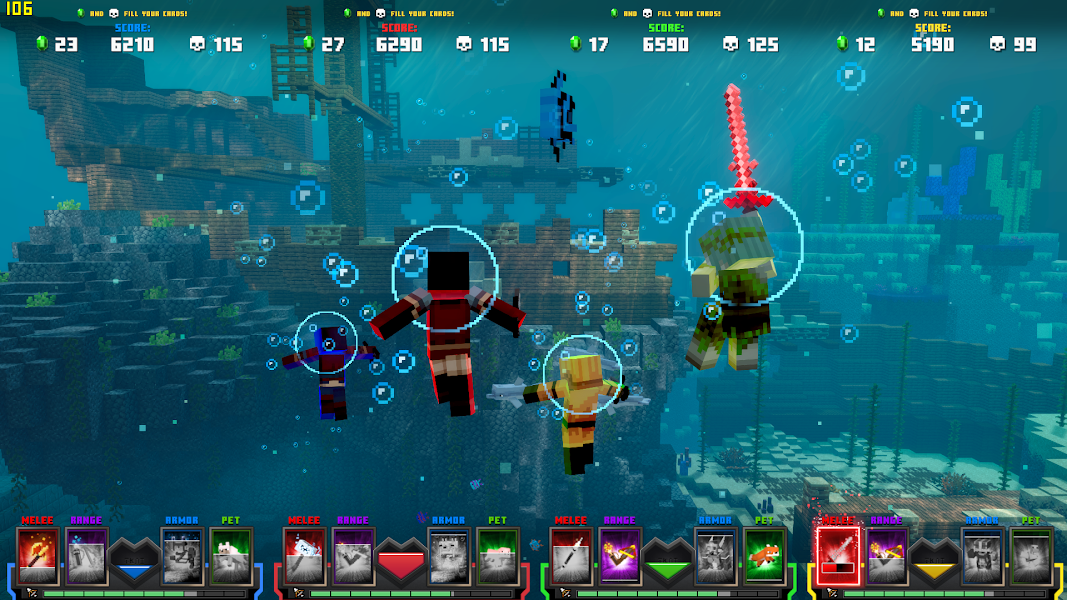Click the yellow player's glowing red Melee card
Viewport: 1067px width, 600px height.
point(838,556)
